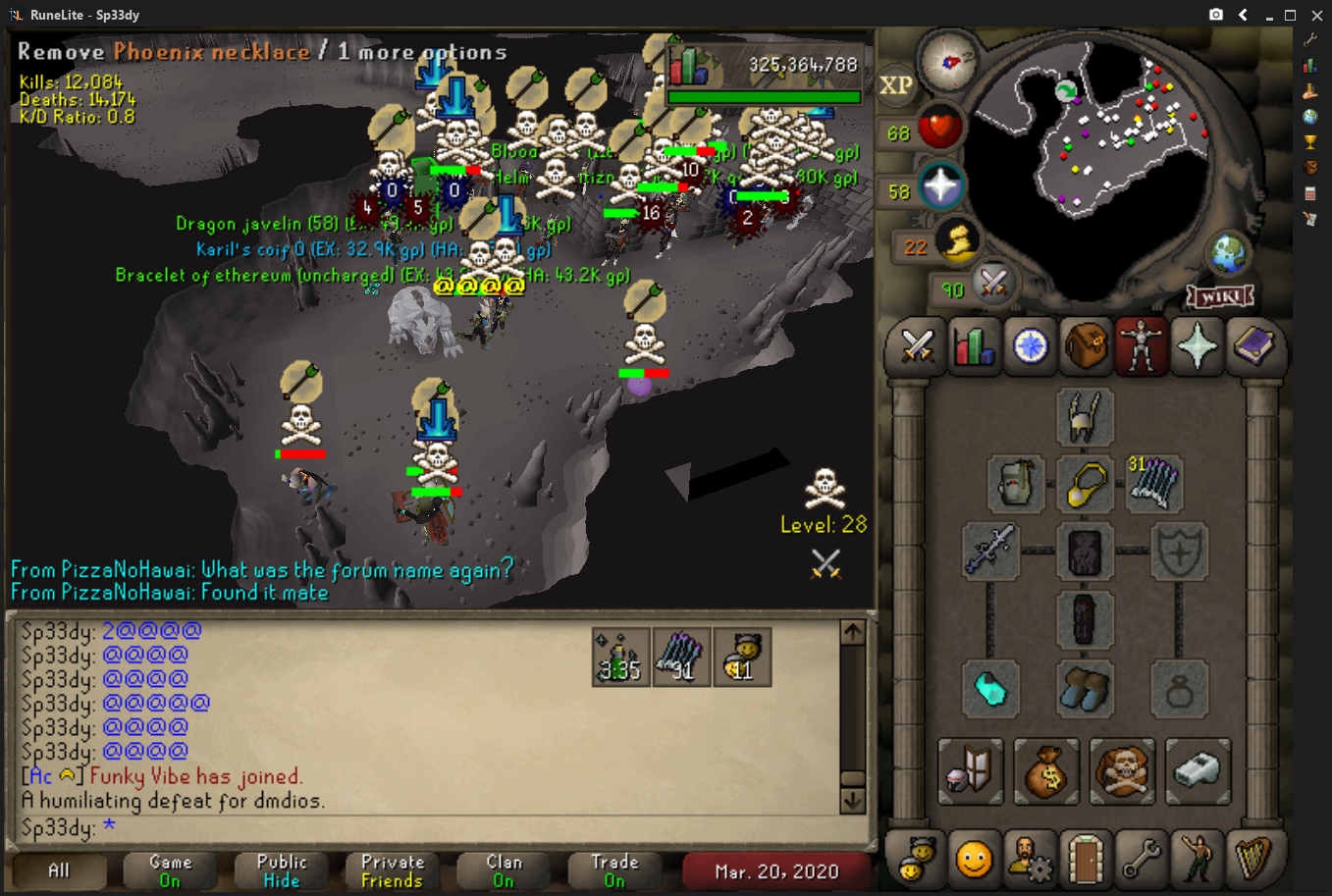Switch to the Inventory backpack tab
Screen dimensions: 1332x896
pyautogui.click(x=1085, y=347)
